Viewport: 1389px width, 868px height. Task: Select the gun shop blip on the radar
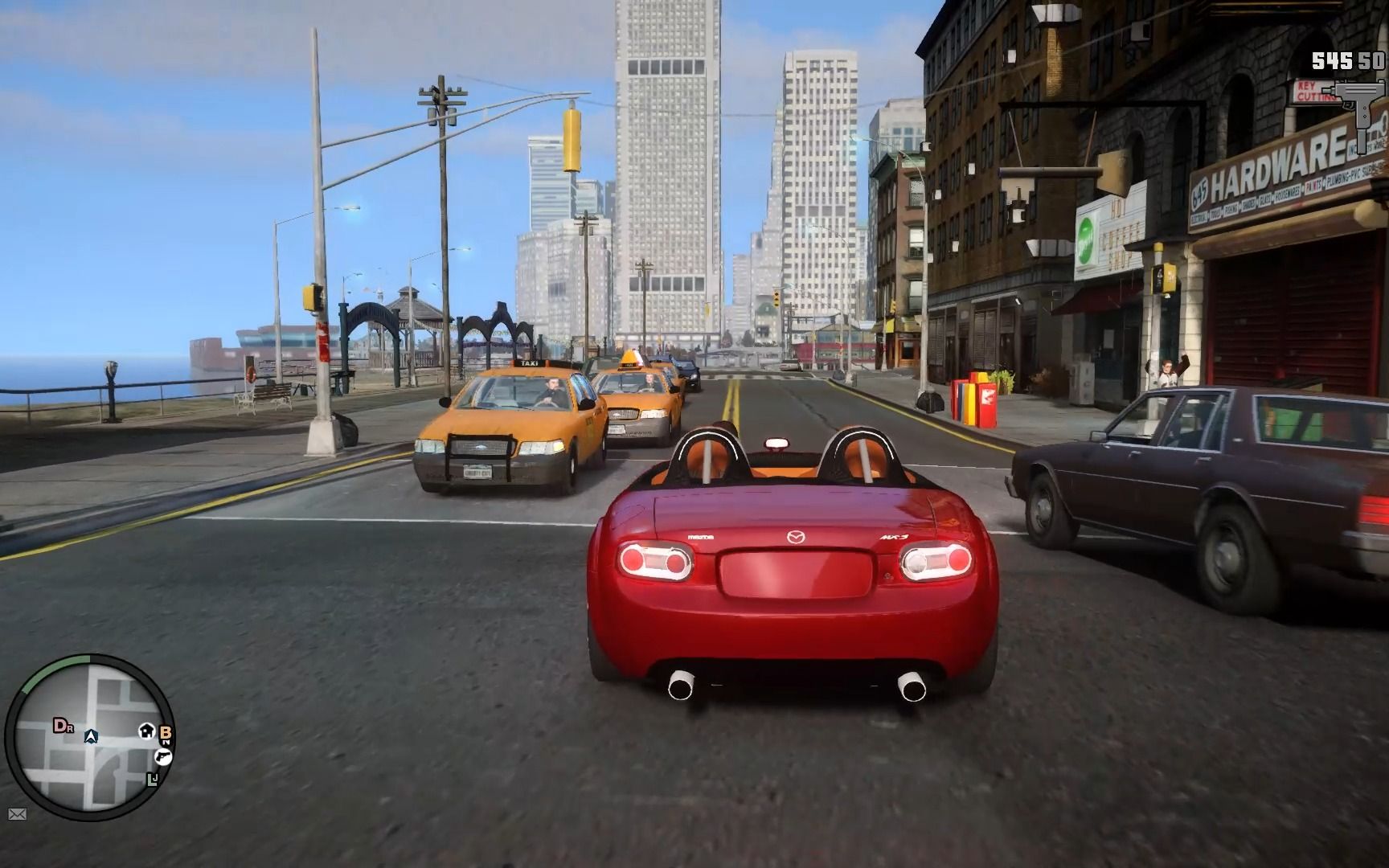click(163, 756)
